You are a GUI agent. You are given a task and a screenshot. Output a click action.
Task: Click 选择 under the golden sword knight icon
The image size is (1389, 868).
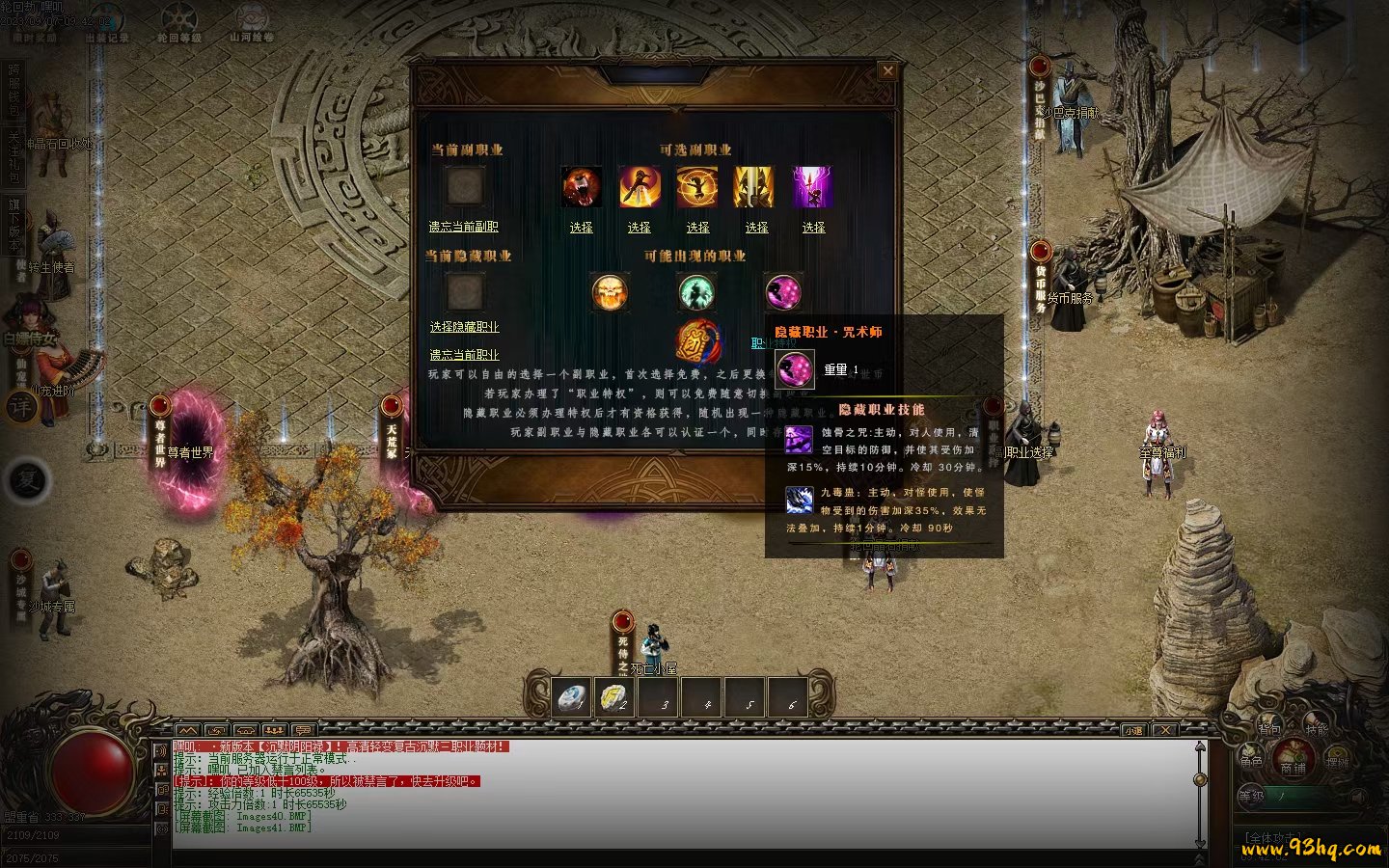pyautogui.click(x=756, y=228)
